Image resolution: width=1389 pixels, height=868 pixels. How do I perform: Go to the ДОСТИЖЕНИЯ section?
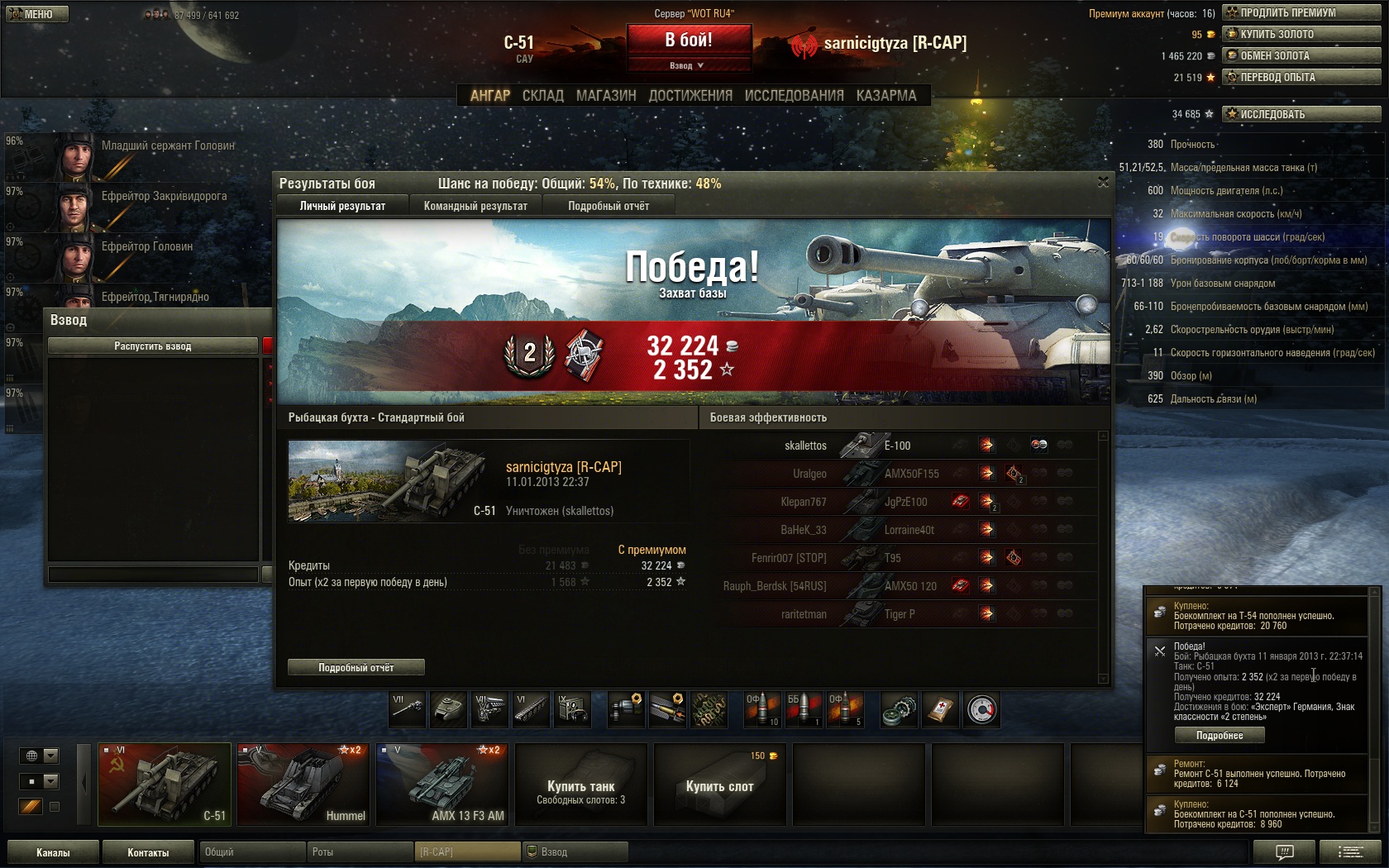[x=690, y=96]
